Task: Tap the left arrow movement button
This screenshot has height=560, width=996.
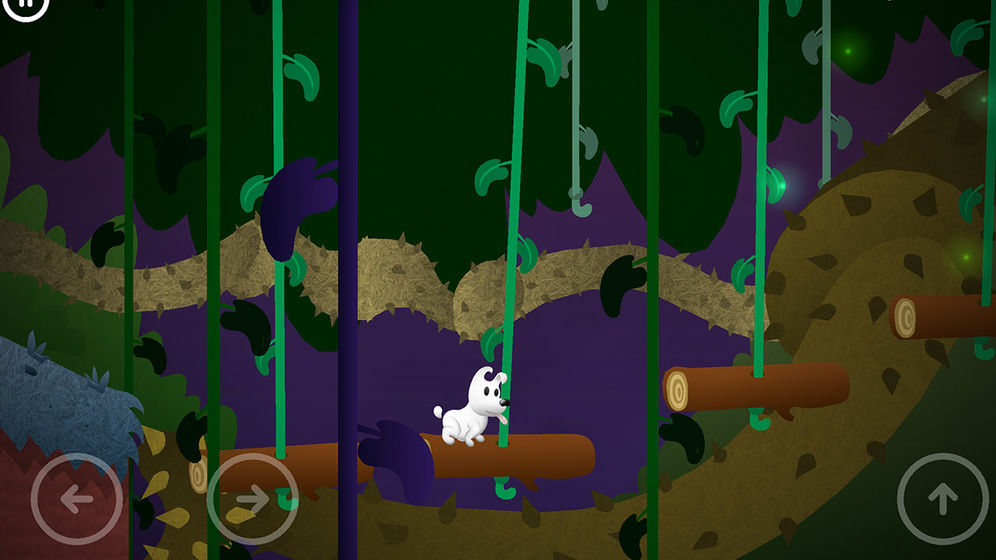Action: [77, 498]
